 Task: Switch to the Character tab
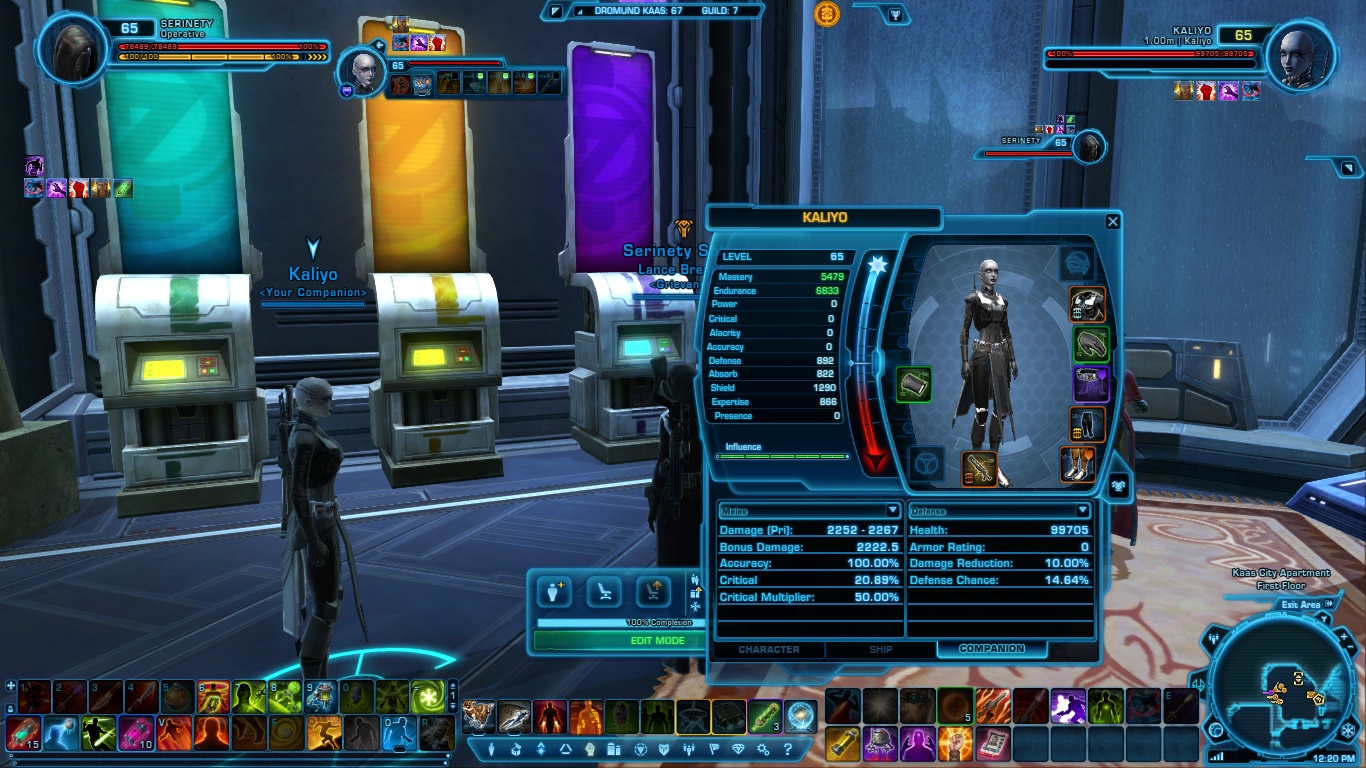[x=768, y=649]
